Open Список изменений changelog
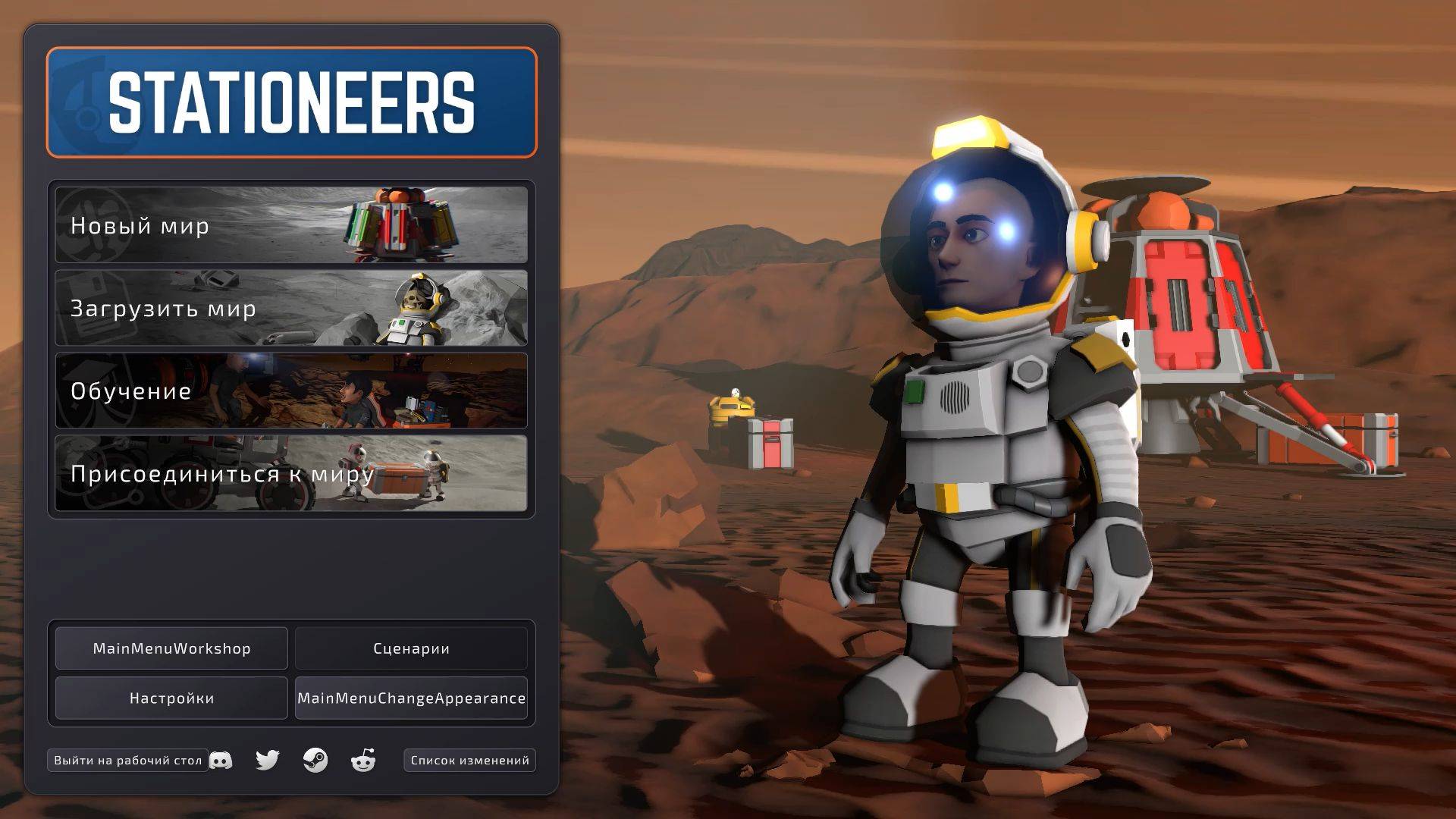 pos(469,759)
